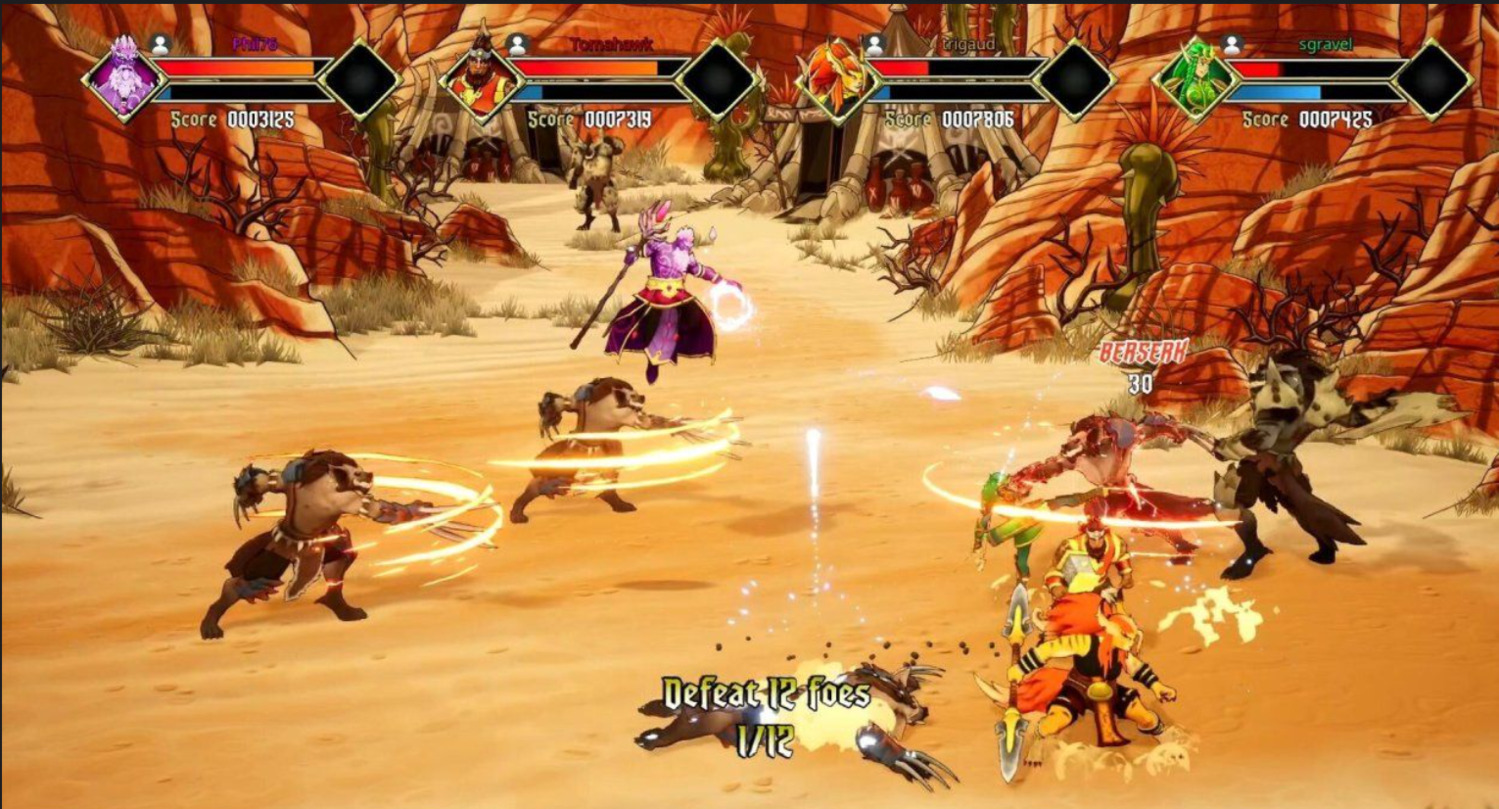The height and width of the screenshot is (809, 1499).
Task: Click sgravel's green character portrait
Action: (x=1194, y=80)
